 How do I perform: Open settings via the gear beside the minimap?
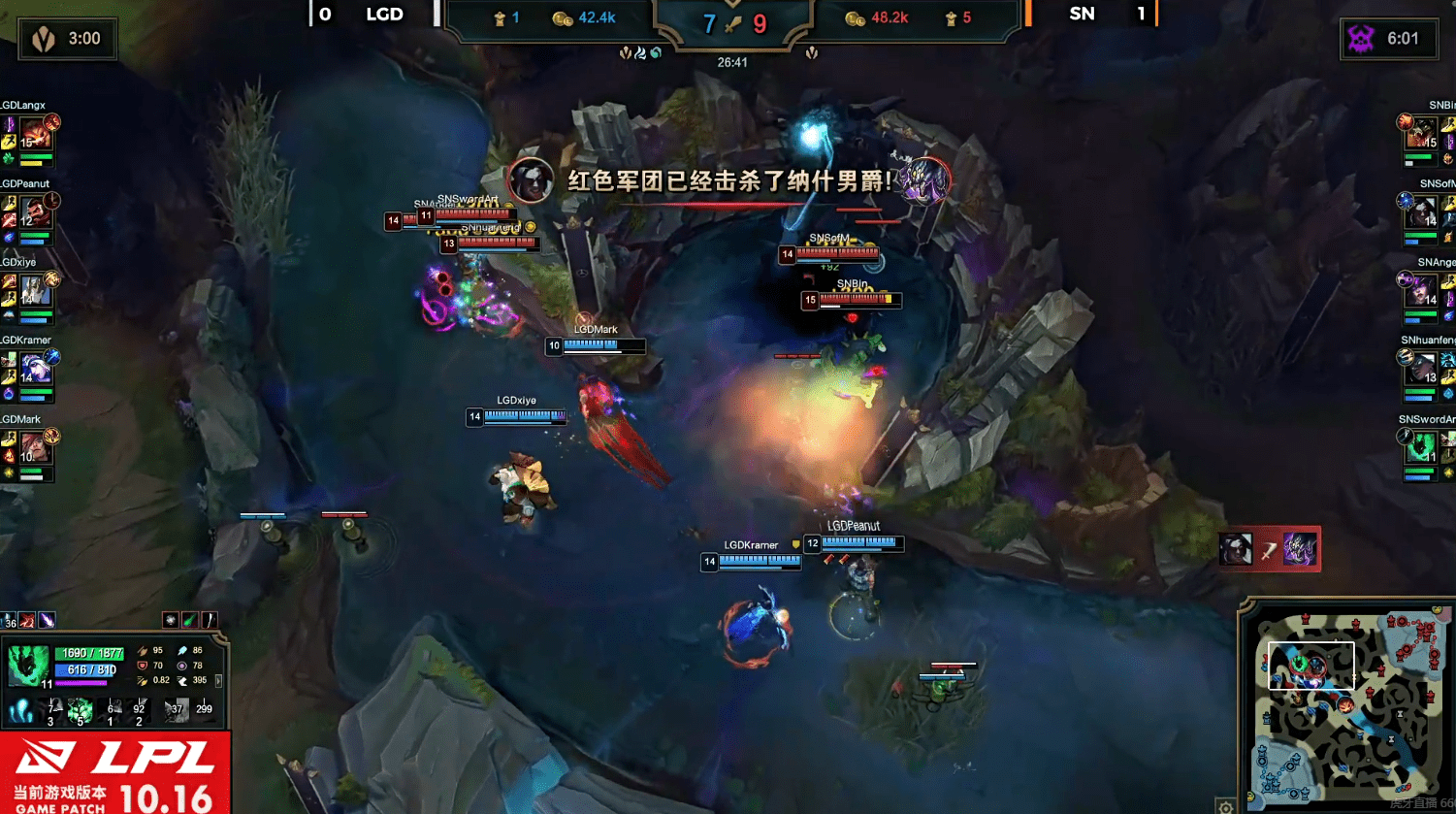(1226, 806)
